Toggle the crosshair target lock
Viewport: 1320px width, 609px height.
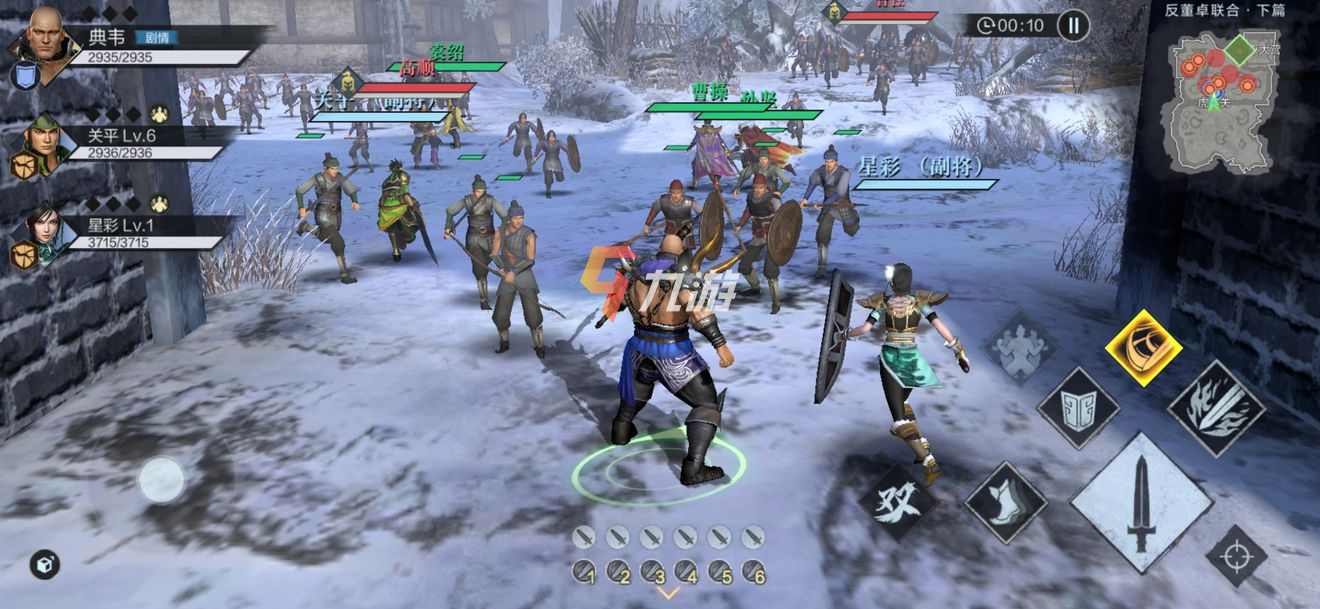(x=1236, y=556)
